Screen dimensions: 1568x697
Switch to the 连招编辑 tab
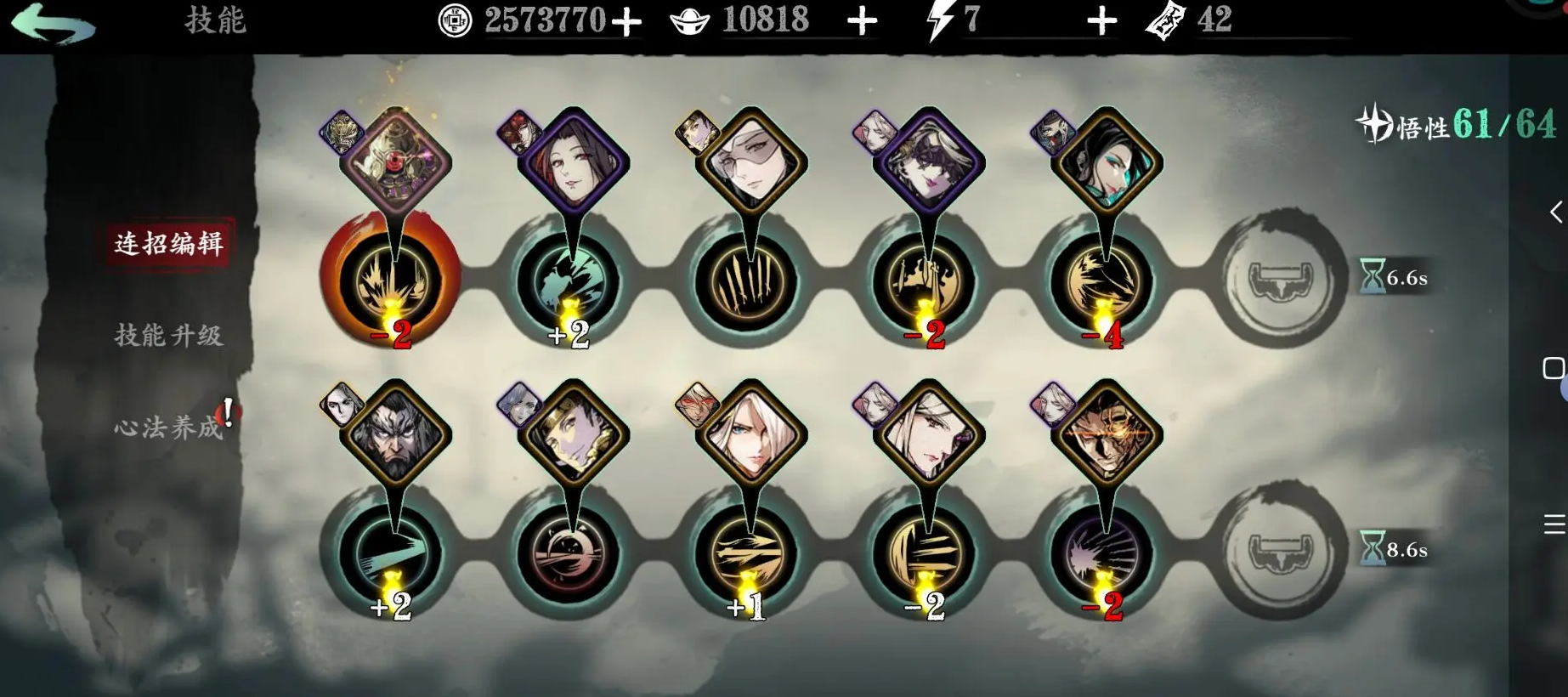pos(168,244)
